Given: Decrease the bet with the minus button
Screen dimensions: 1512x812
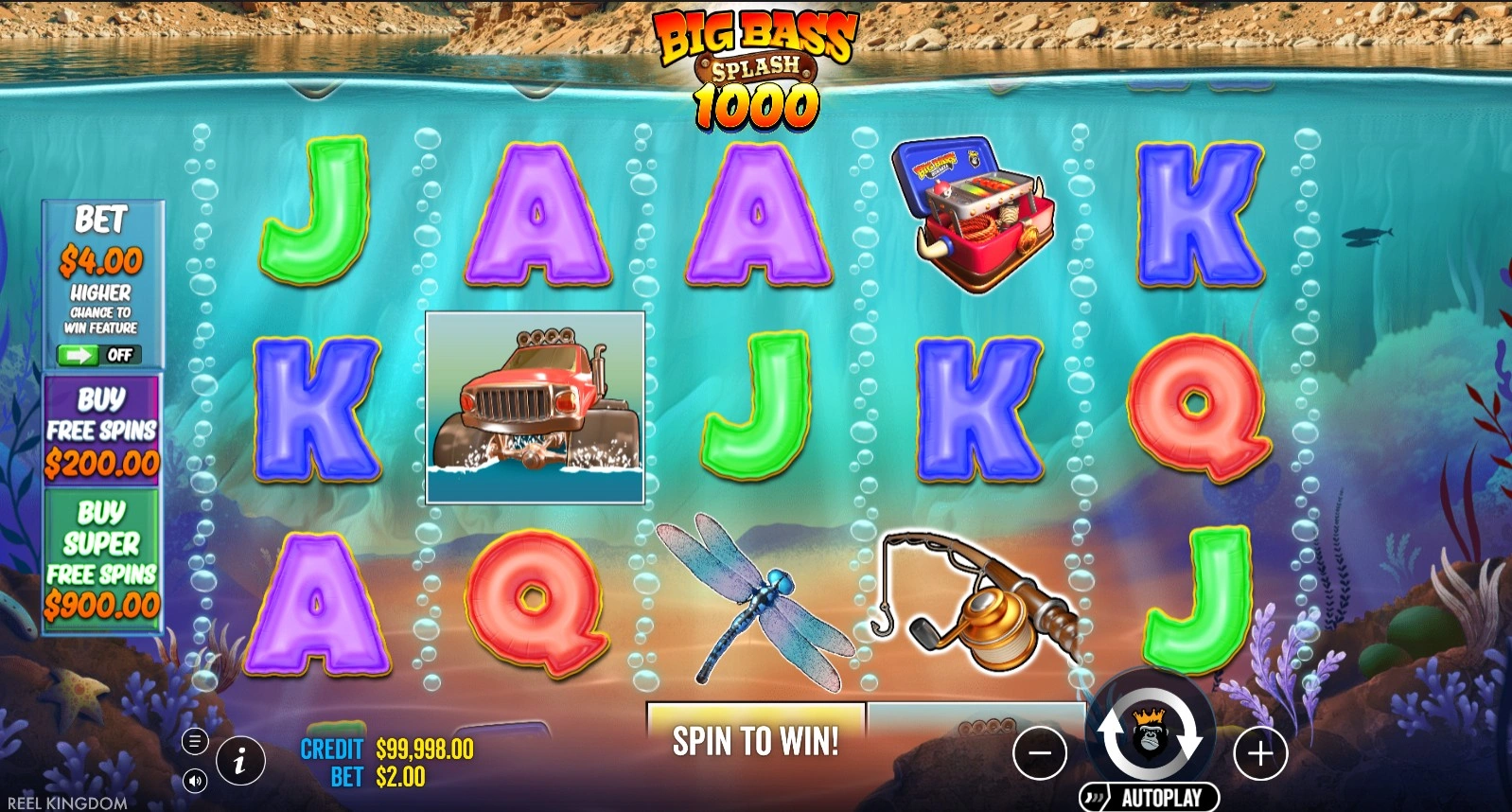Looking at the screenshot, I should pos(1039,753).
